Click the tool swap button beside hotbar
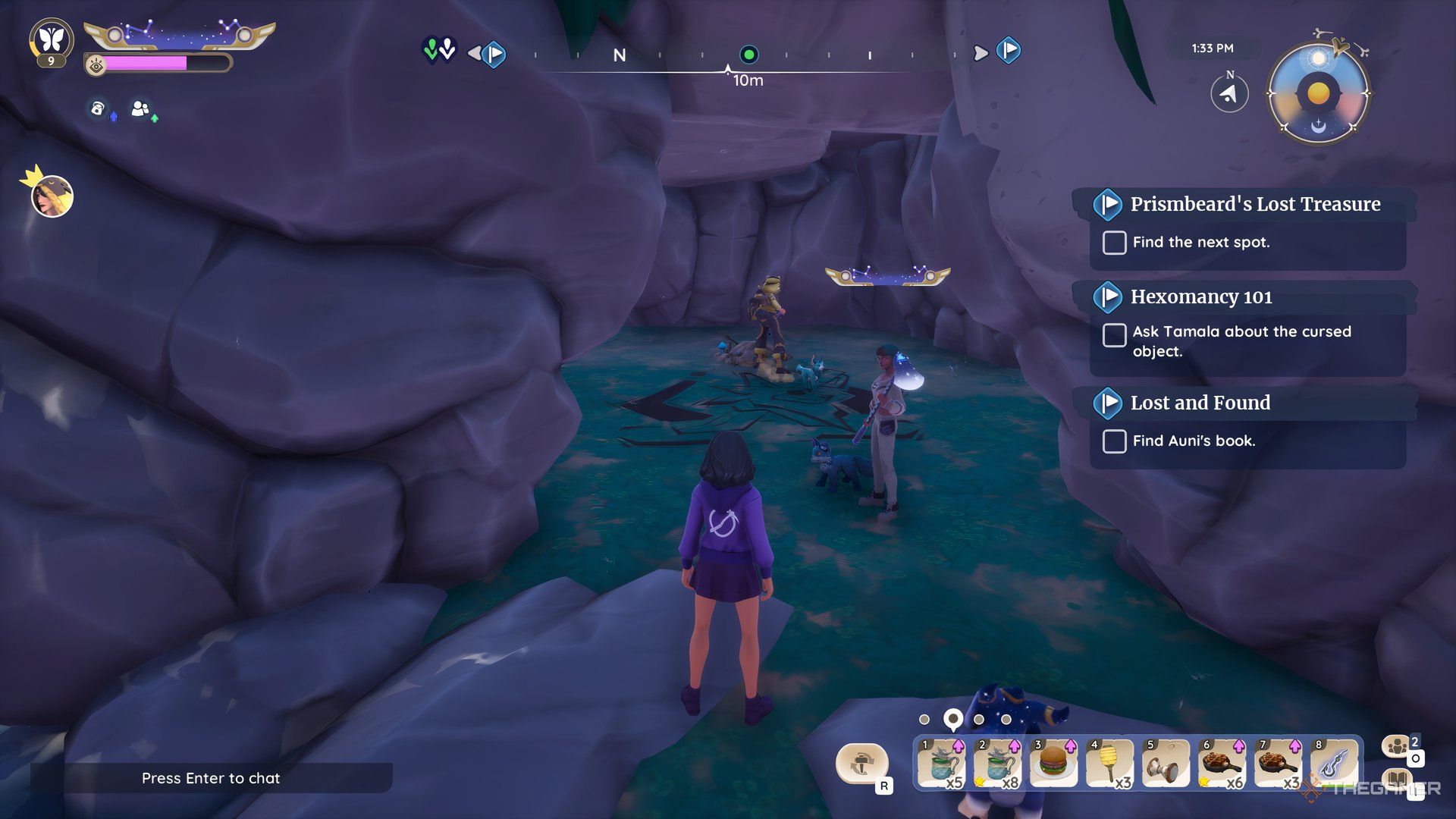This screenshot has height=819, width=1456. tap(861, 762)
